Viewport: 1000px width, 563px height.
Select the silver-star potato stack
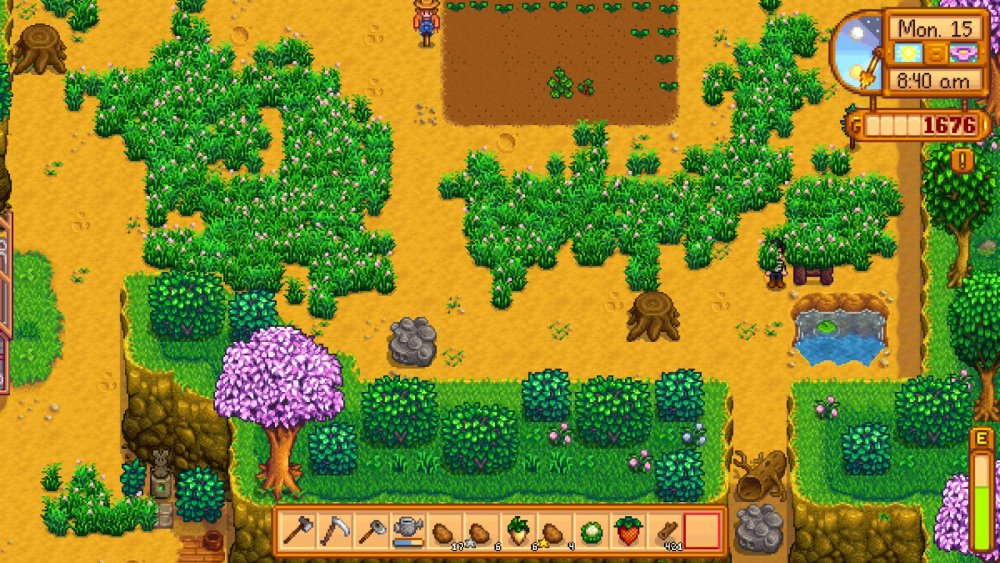[x=481, y=530]
